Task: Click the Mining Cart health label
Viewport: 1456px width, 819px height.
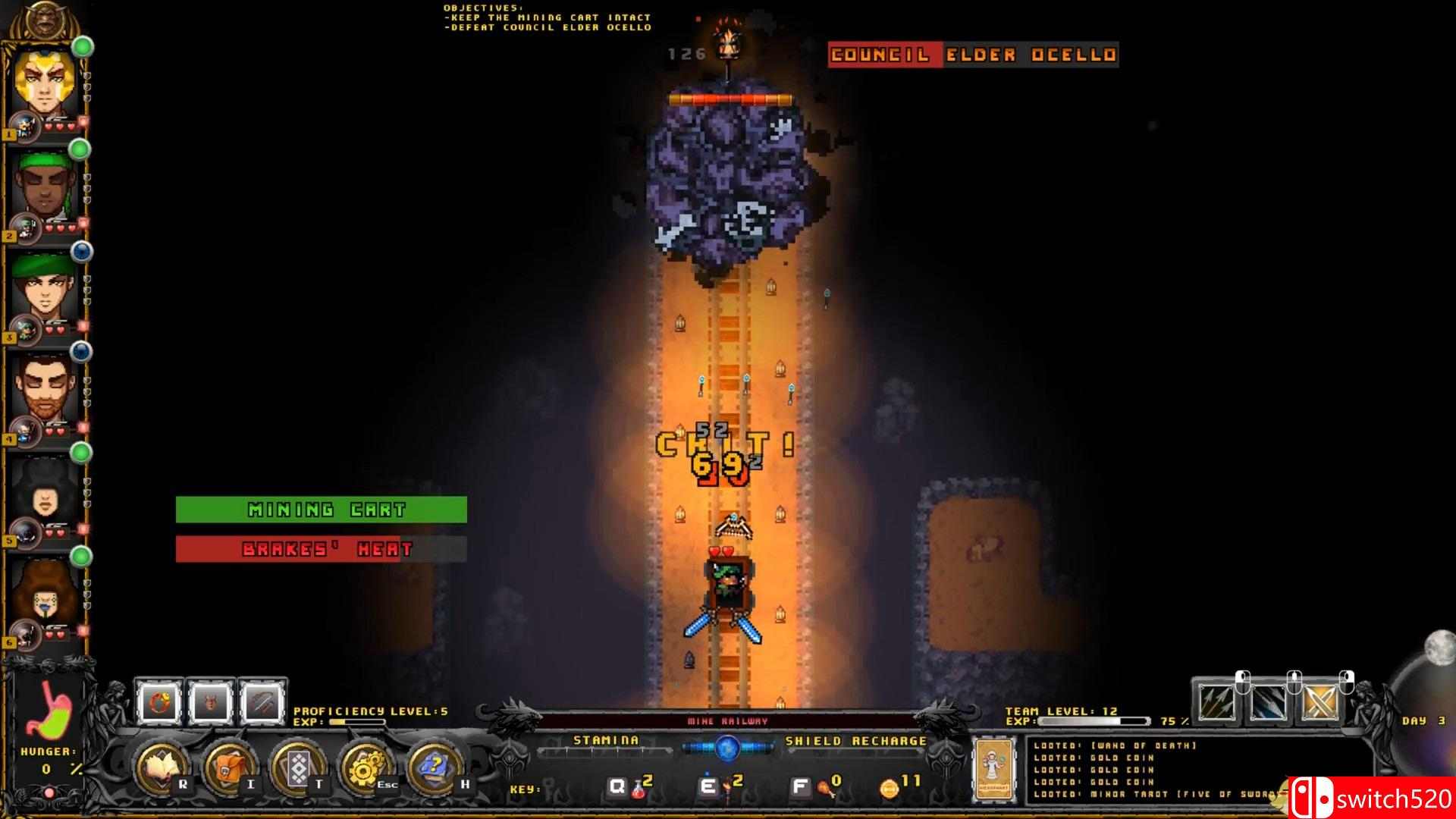Action: click(x=322, y=510)
